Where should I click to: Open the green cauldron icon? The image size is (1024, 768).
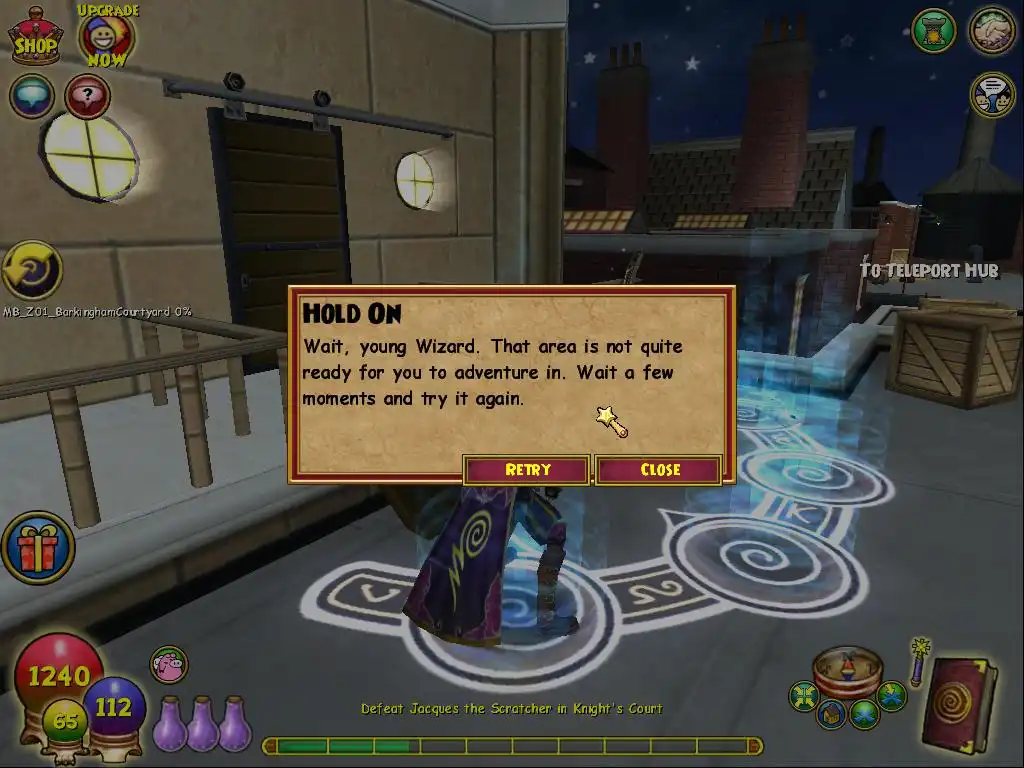point(934,31)
